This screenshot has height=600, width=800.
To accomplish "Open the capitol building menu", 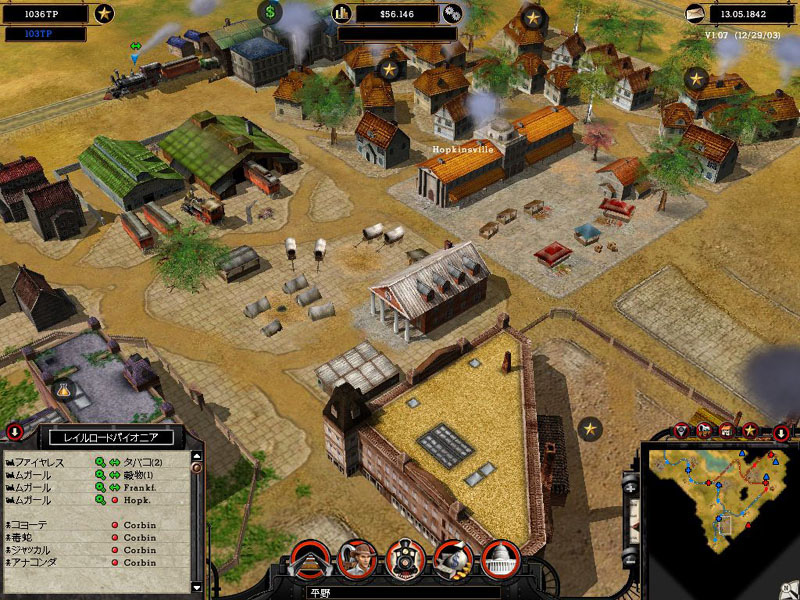I will coord(500,560).
